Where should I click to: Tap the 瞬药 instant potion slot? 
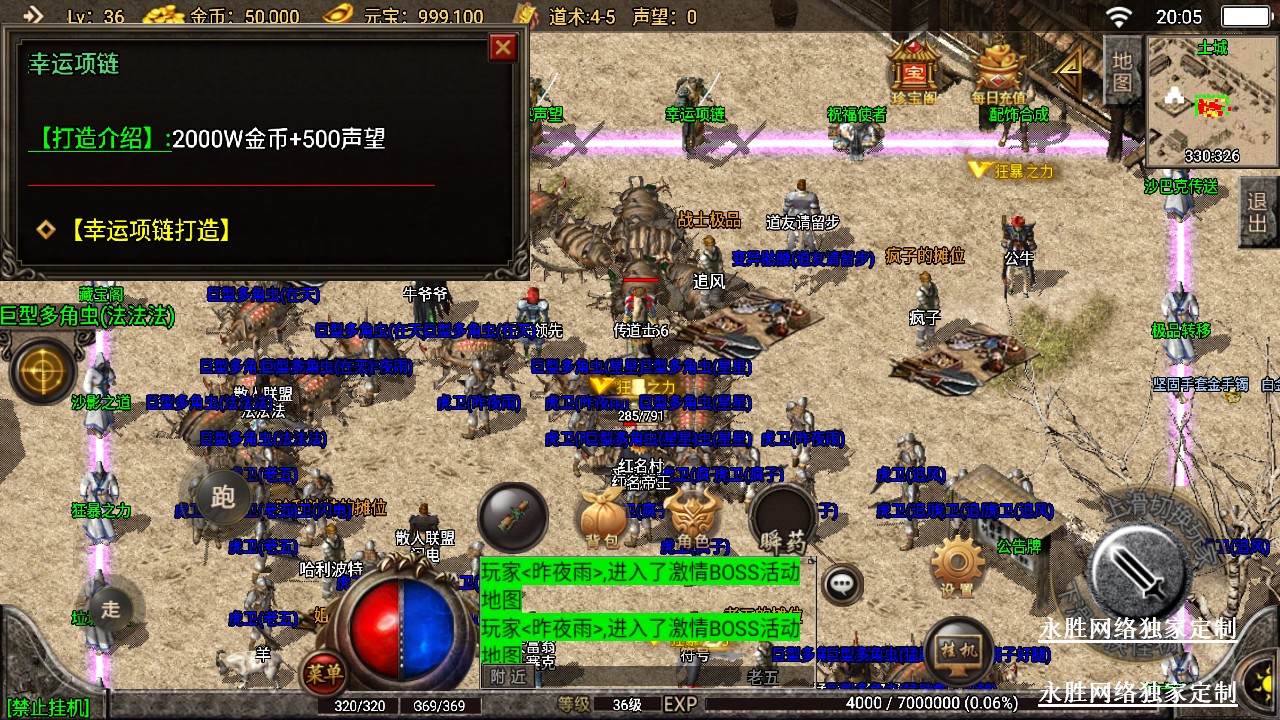(x=783, y=519)
